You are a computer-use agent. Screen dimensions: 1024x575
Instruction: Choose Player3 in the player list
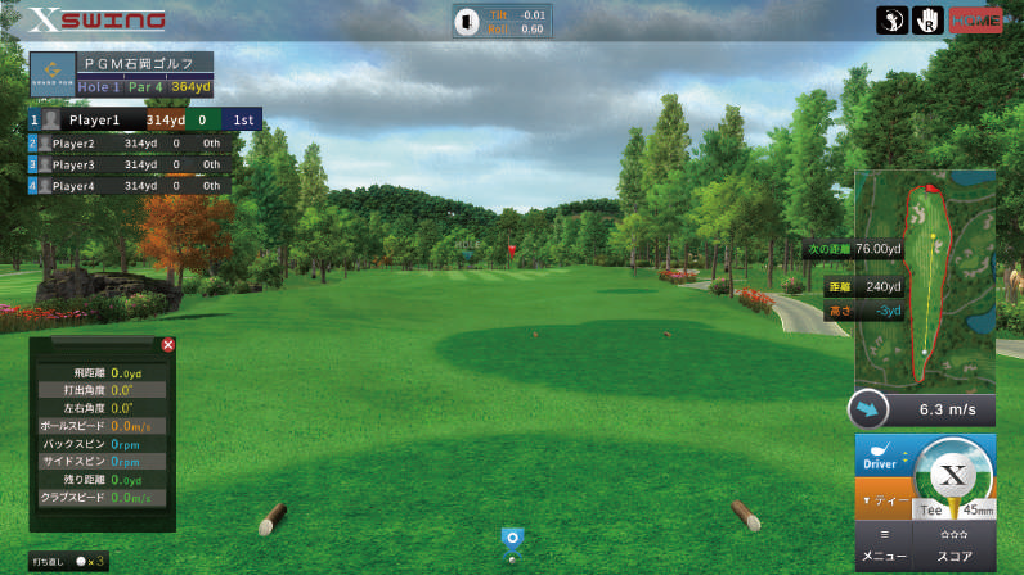tap(130, 165)
